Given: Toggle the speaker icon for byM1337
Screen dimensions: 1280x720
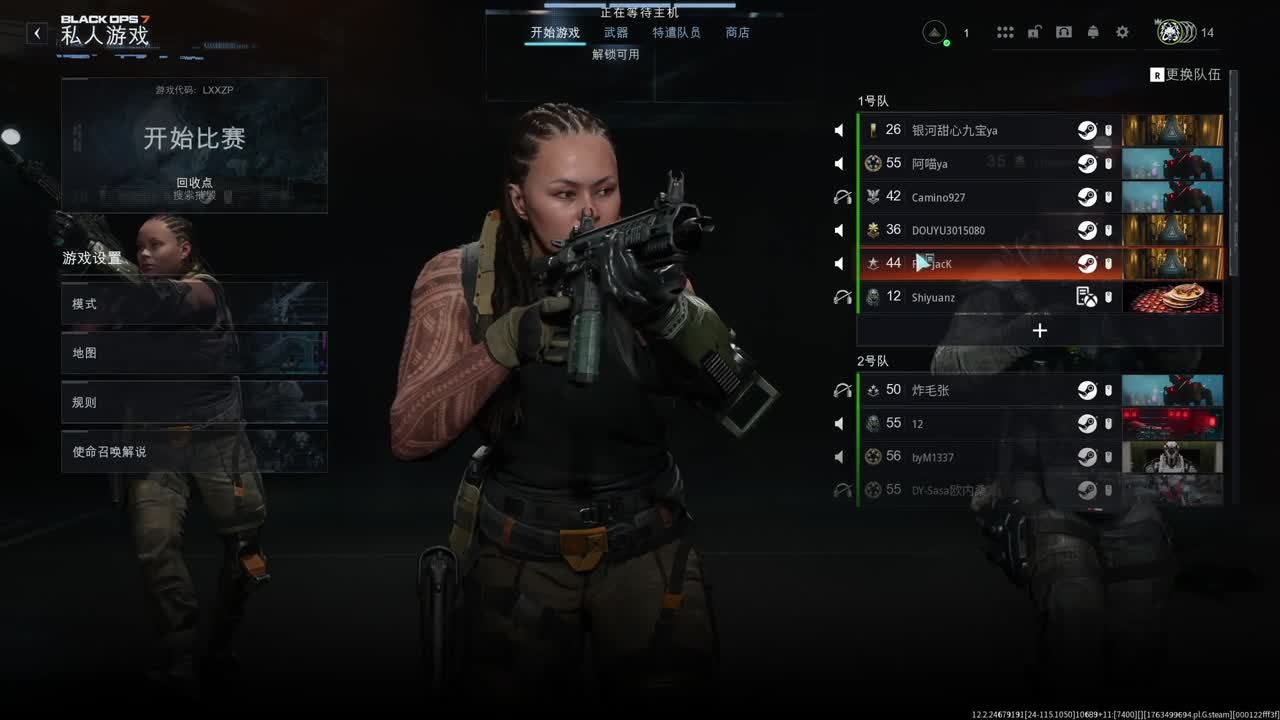Looking at the screenshot, I should click(840, 457).
